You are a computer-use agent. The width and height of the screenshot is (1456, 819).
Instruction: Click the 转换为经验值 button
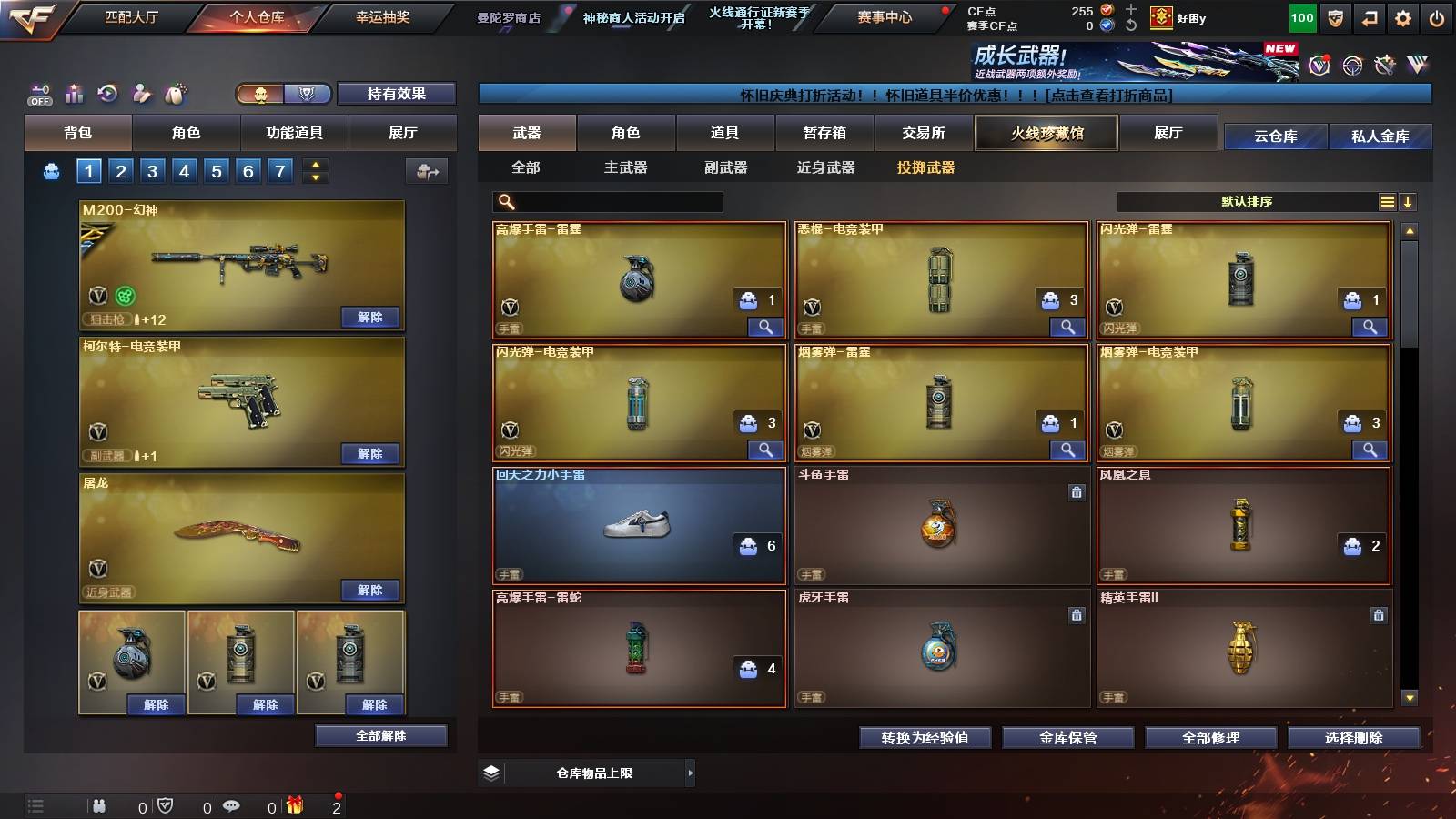coord(925,739)
